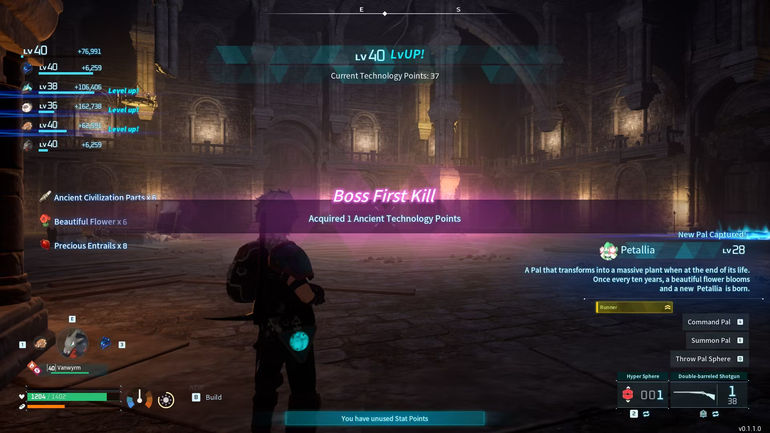
Task: Click the yellow Runner passive skill tag
Action: point(634,307)
